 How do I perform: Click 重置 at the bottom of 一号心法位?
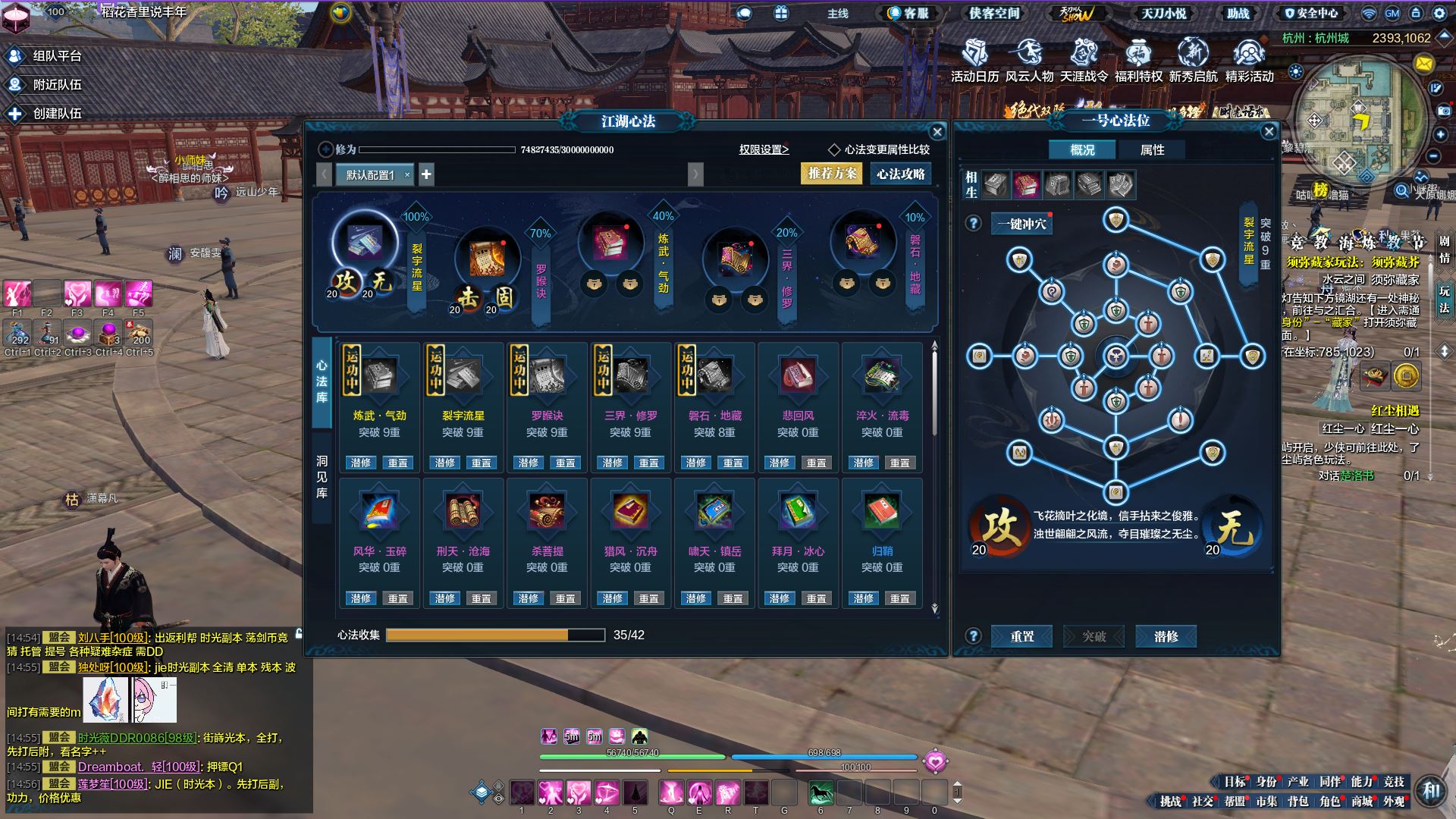pos(1021,636)
